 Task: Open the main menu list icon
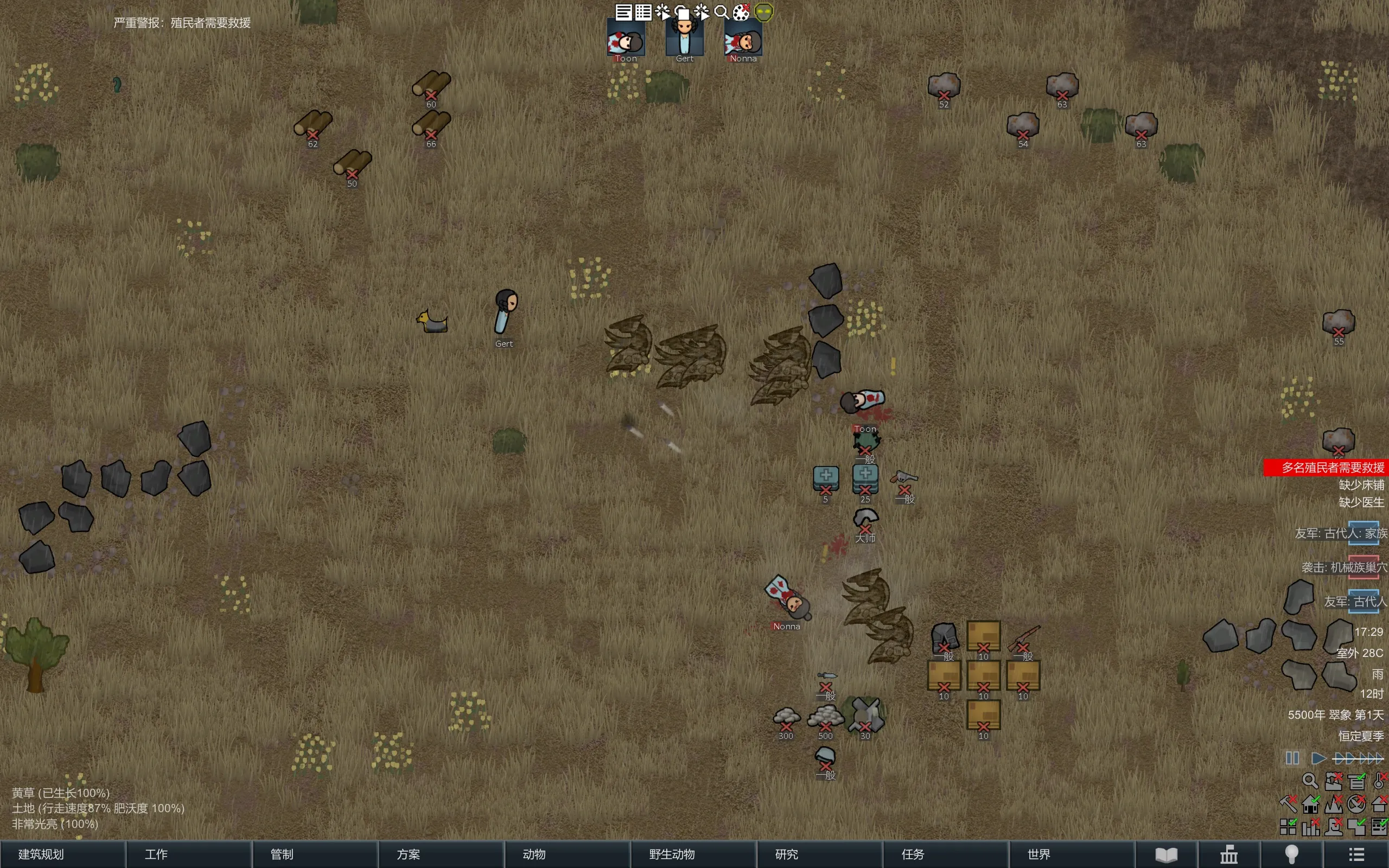pyautogui.click(x=1356, y=855)
